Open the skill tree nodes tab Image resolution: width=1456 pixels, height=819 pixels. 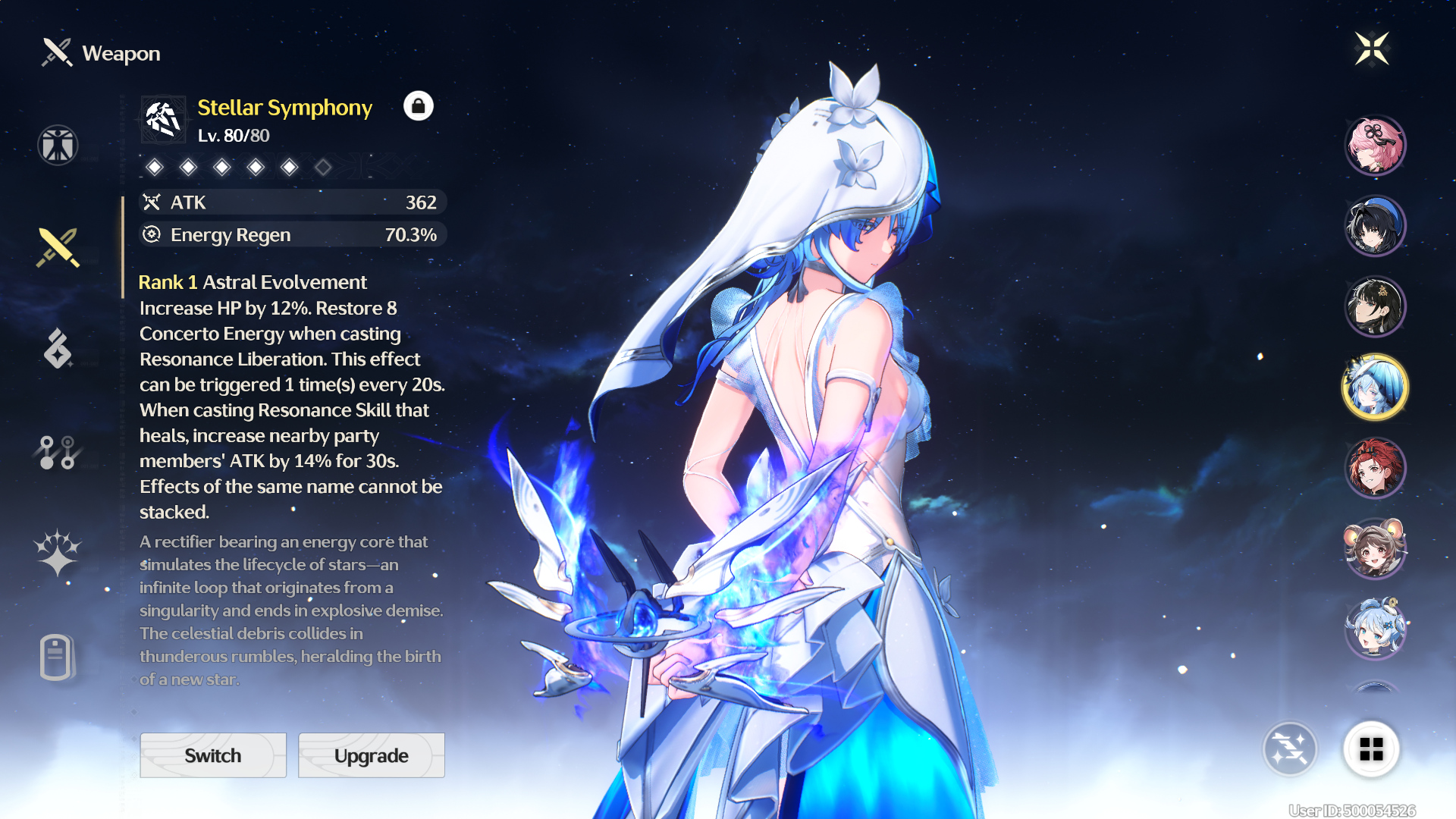coord(58,452)
